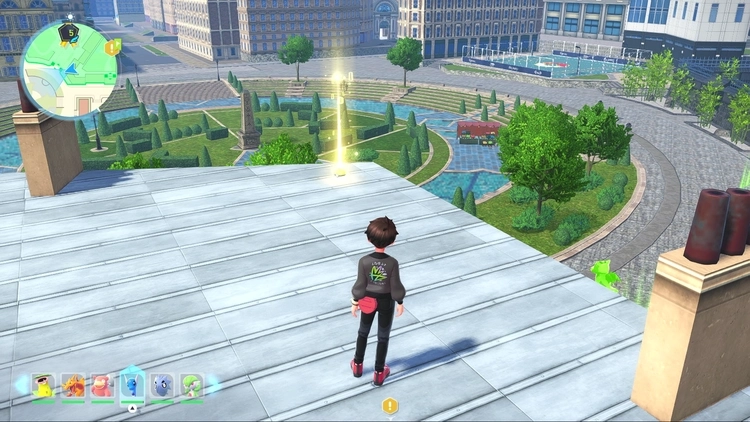Open the circular minimap
This screenshot has width=750, height=422.
coord(66,68)
